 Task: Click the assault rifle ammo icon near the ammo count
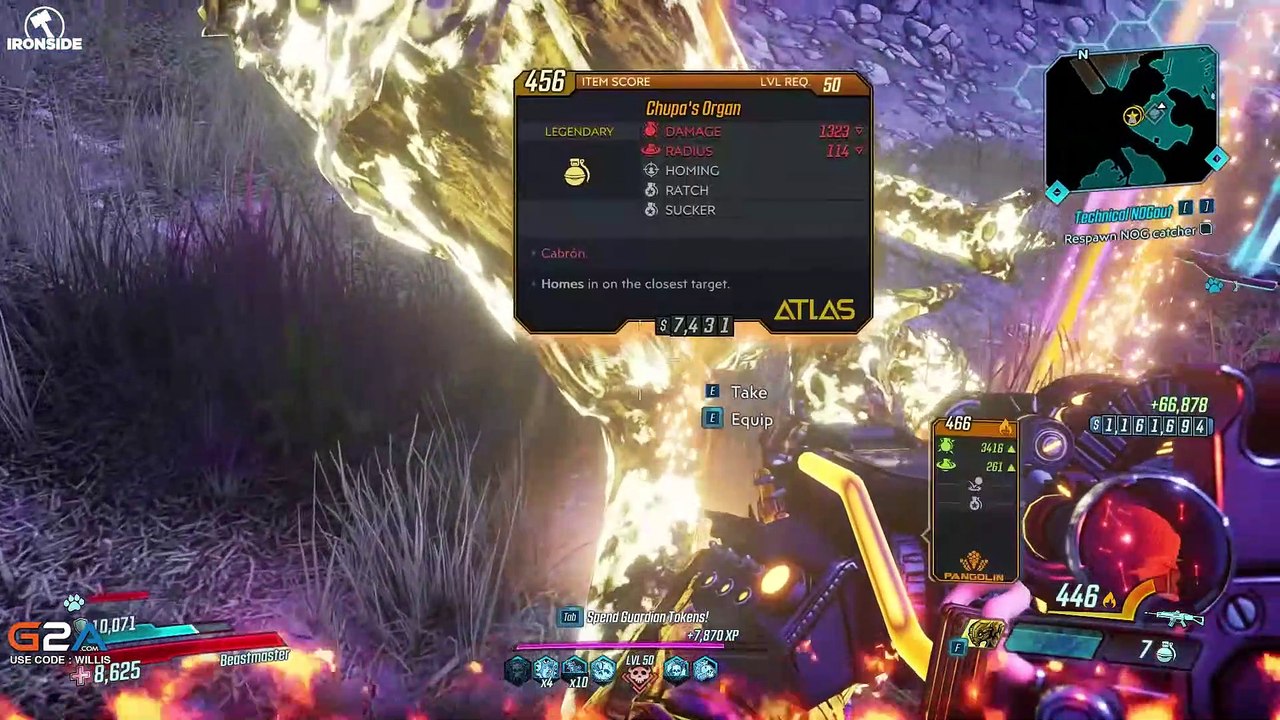1173,618
